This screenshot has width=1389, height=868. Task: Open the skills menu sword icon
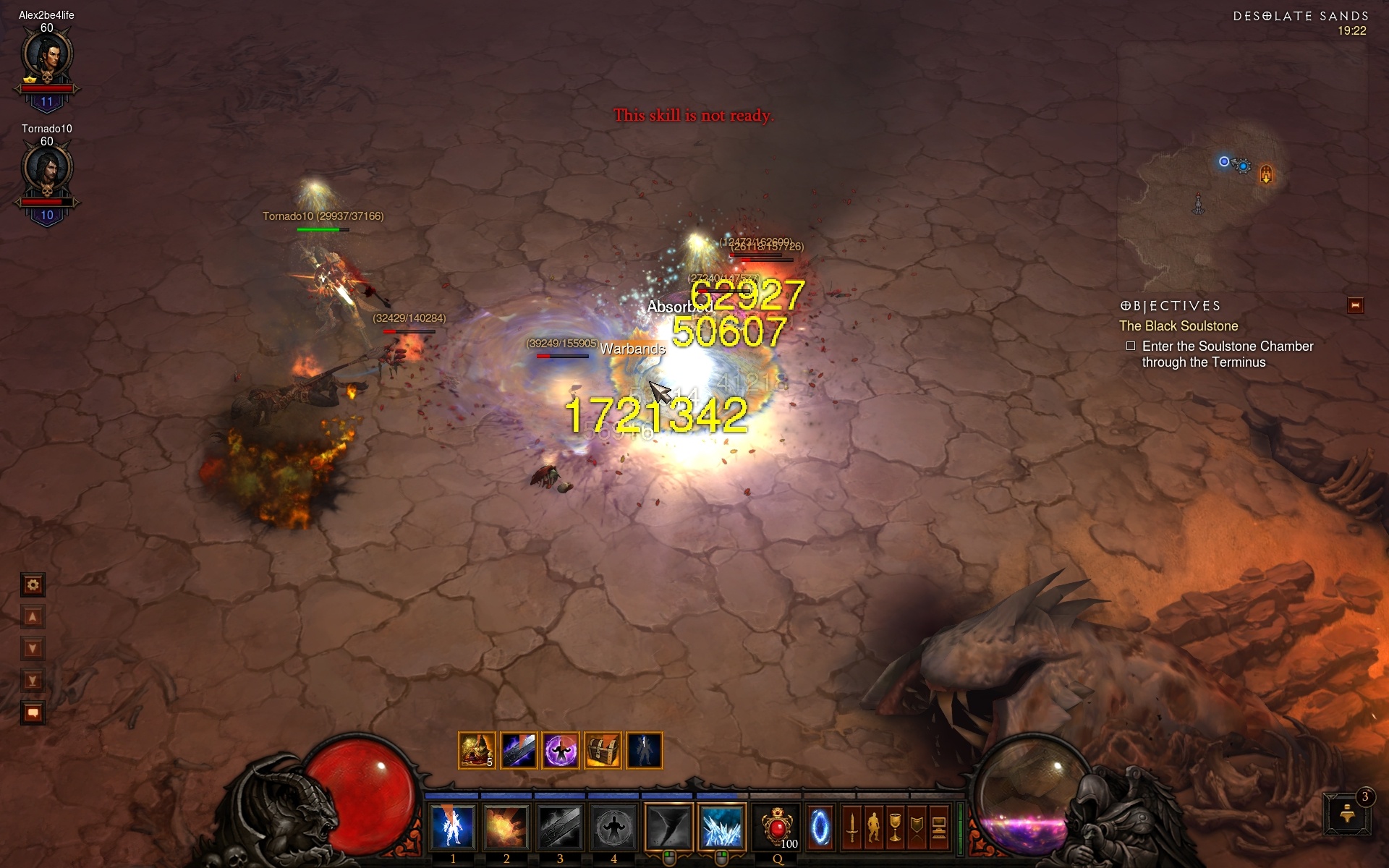coord(852,827)
